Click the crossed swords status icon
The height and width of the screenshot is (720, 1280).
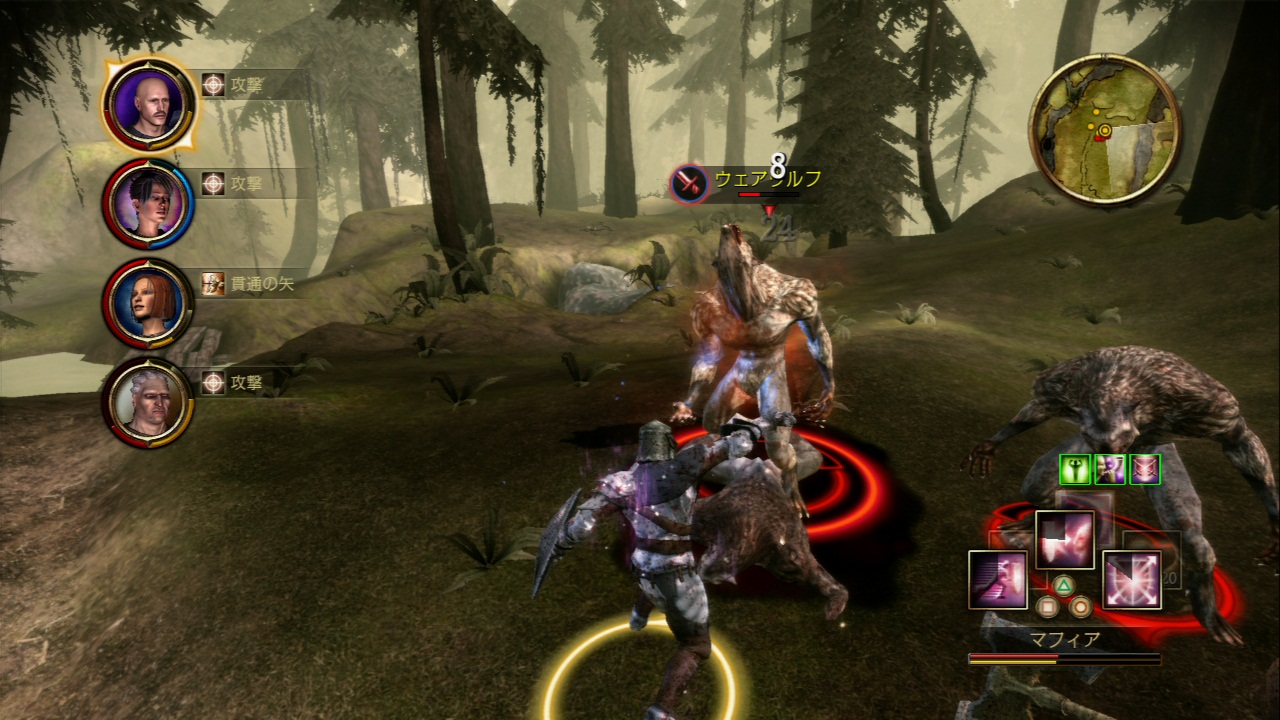click(1144, 469)
